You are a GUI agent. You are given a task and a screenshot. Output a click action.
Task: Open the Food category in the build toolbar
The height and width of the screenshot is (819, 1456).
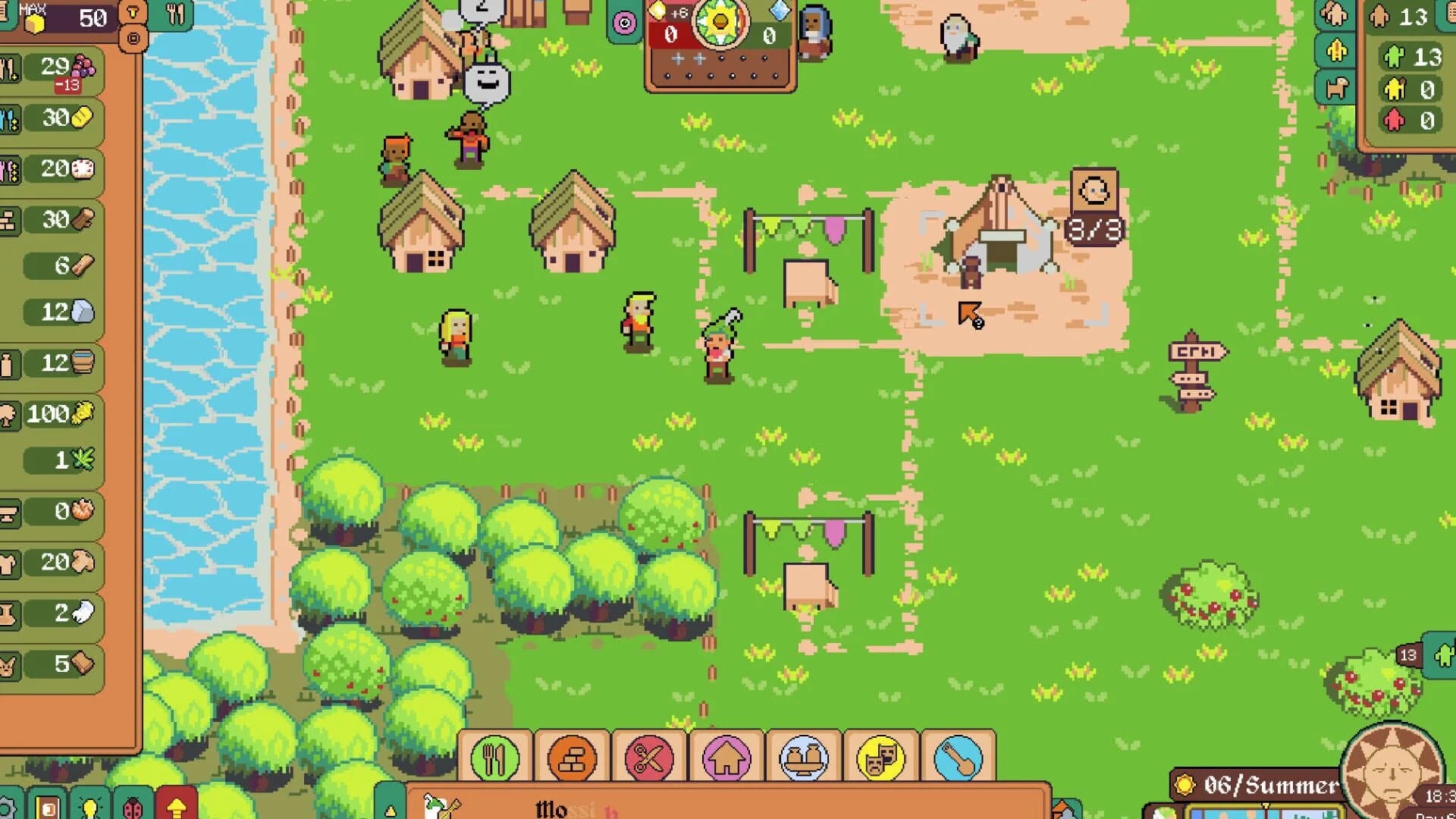[494, 758]
